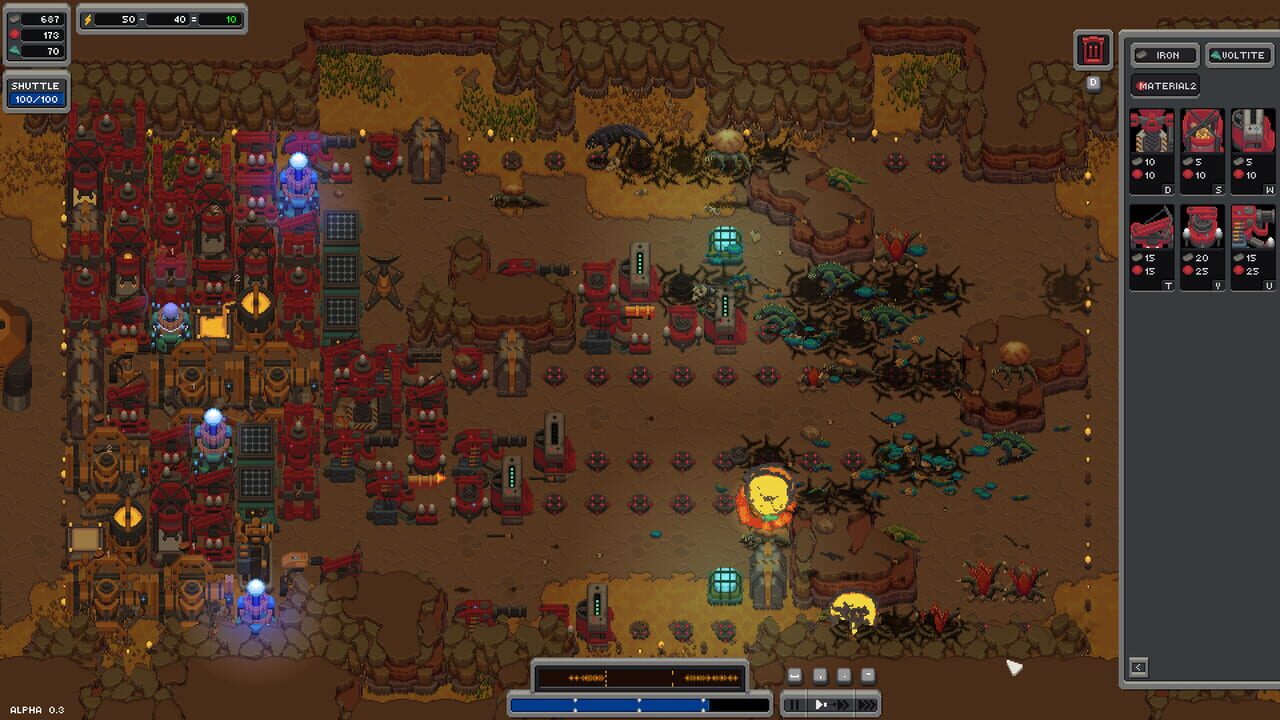1280x720 pixels.
Task: Collapse the build panel with the arrow button
Action: point(1138,667)
